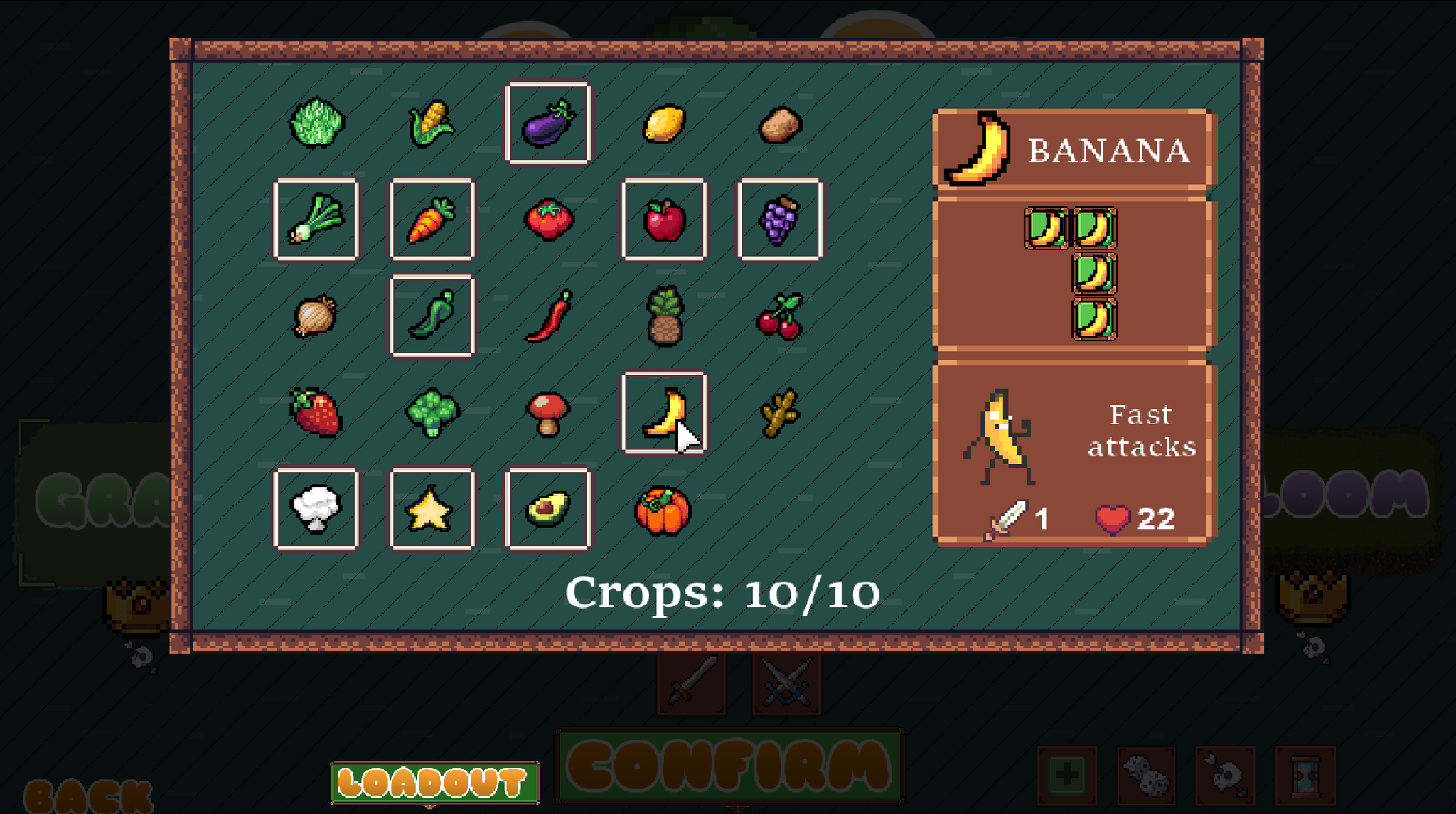This screenshot has width=1456, height=814.
Task: Select the broccoli crop
Action: [x=432, y=412]
